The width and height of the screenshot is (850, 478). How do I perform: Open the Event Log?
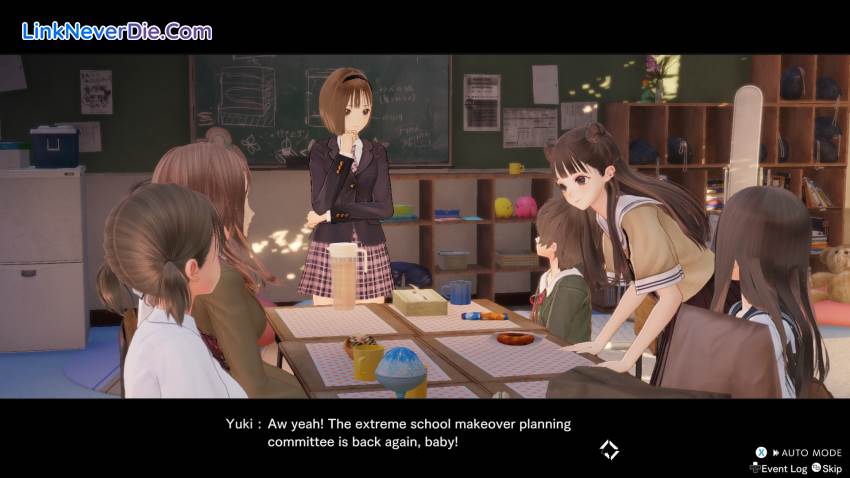point(783,468)
